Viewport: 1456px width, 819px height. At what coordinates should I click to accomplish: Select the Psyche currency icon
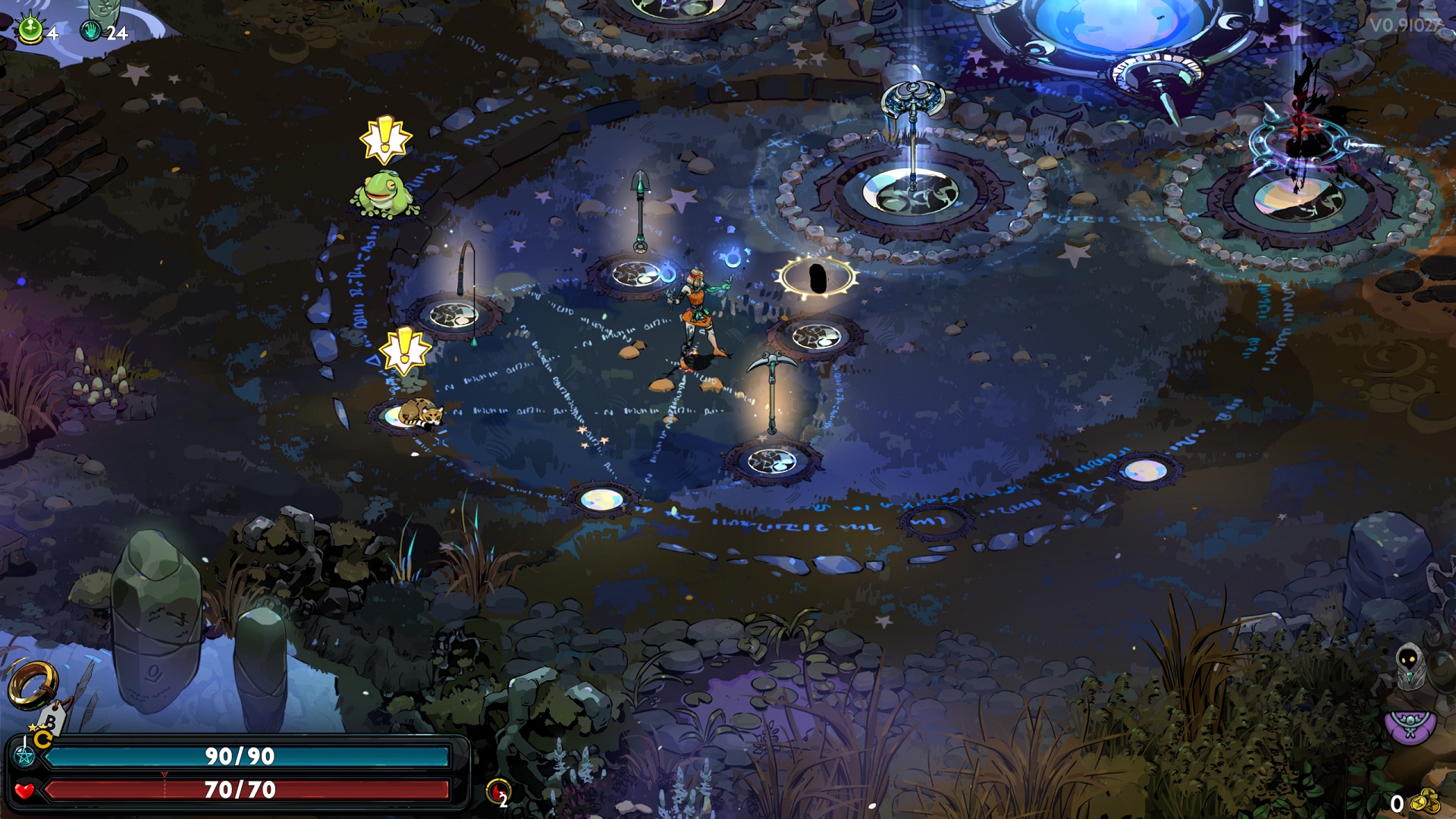[29, 30]
